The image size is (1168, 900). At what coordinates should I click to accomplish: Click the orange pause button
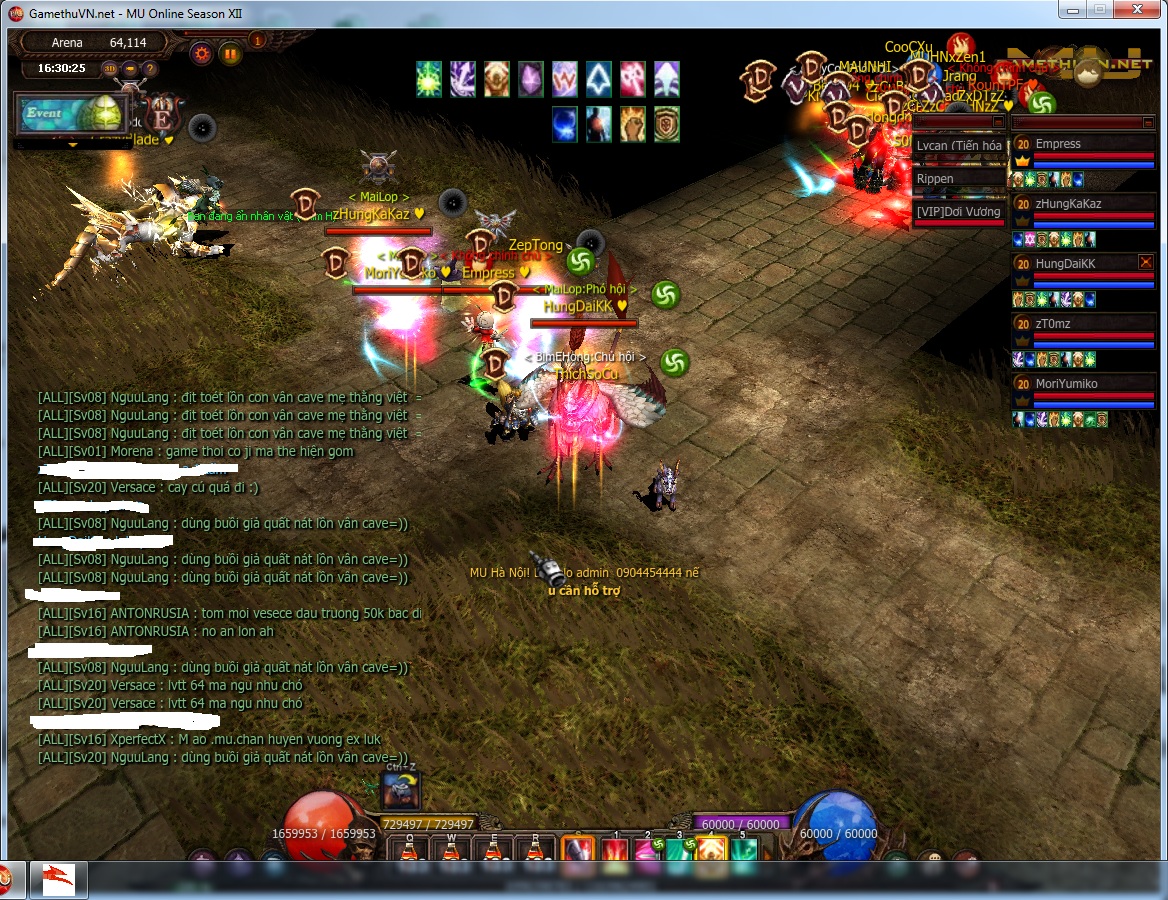[230, 53]
